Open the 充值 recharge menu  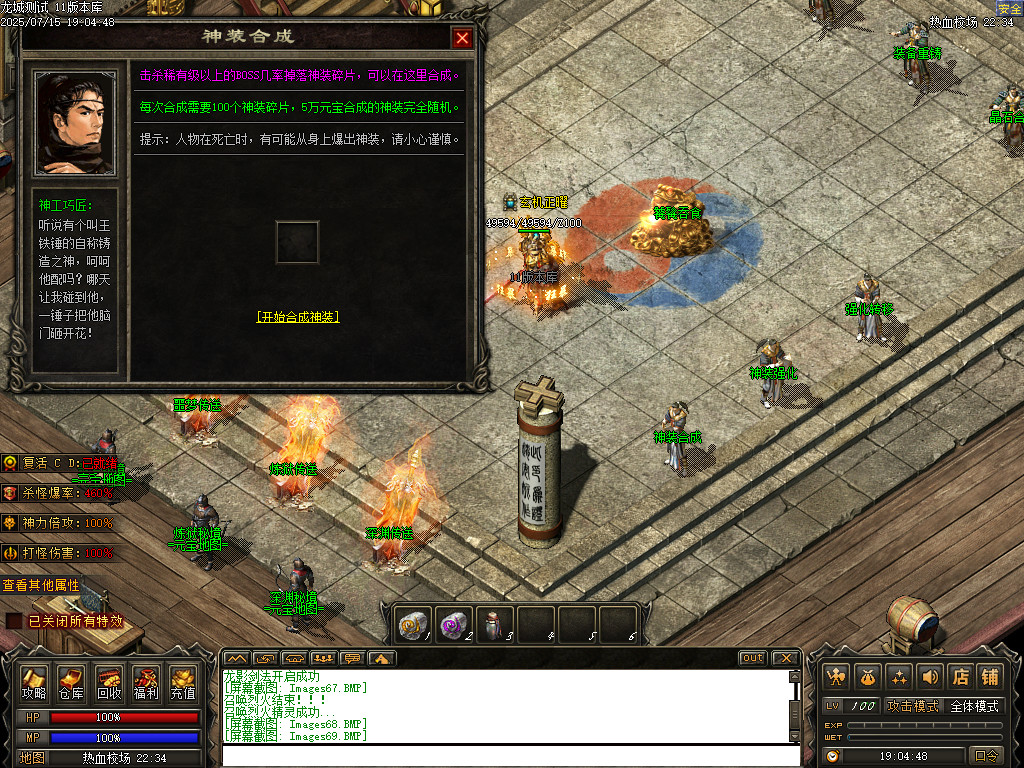coord(183,683)
